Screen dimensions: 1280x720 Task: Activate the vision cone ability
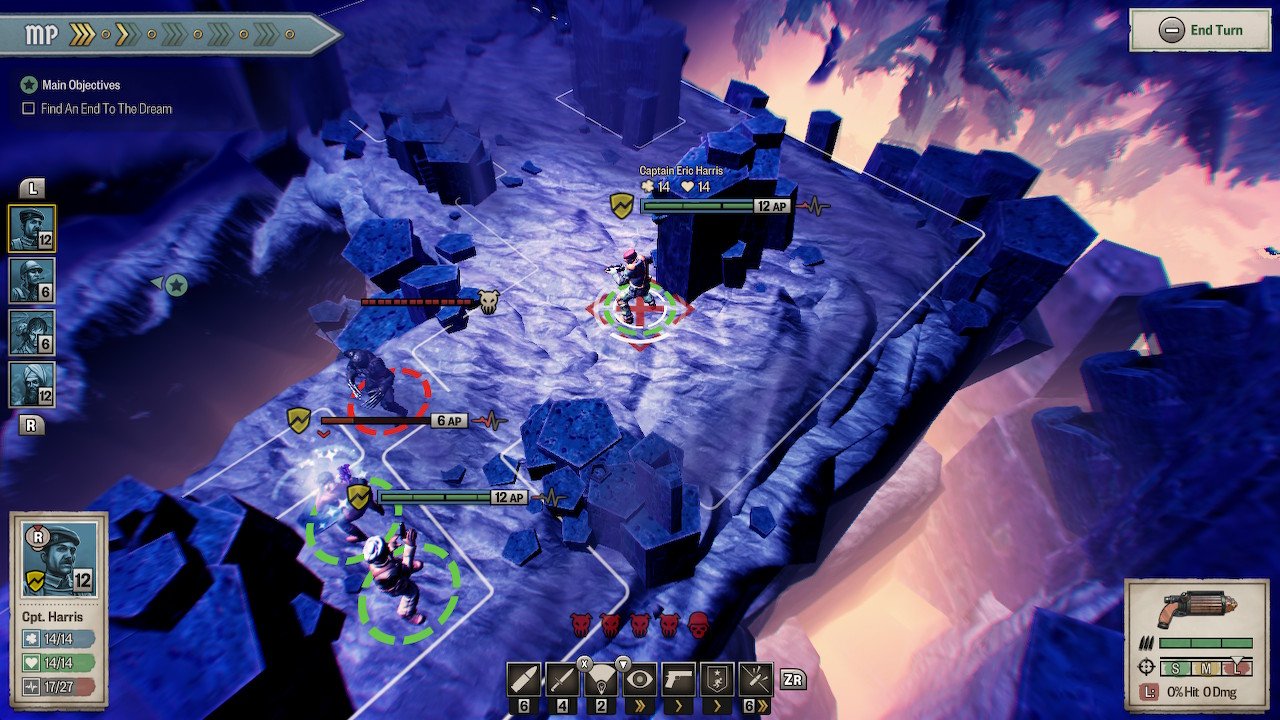click(x=601, y=680)
